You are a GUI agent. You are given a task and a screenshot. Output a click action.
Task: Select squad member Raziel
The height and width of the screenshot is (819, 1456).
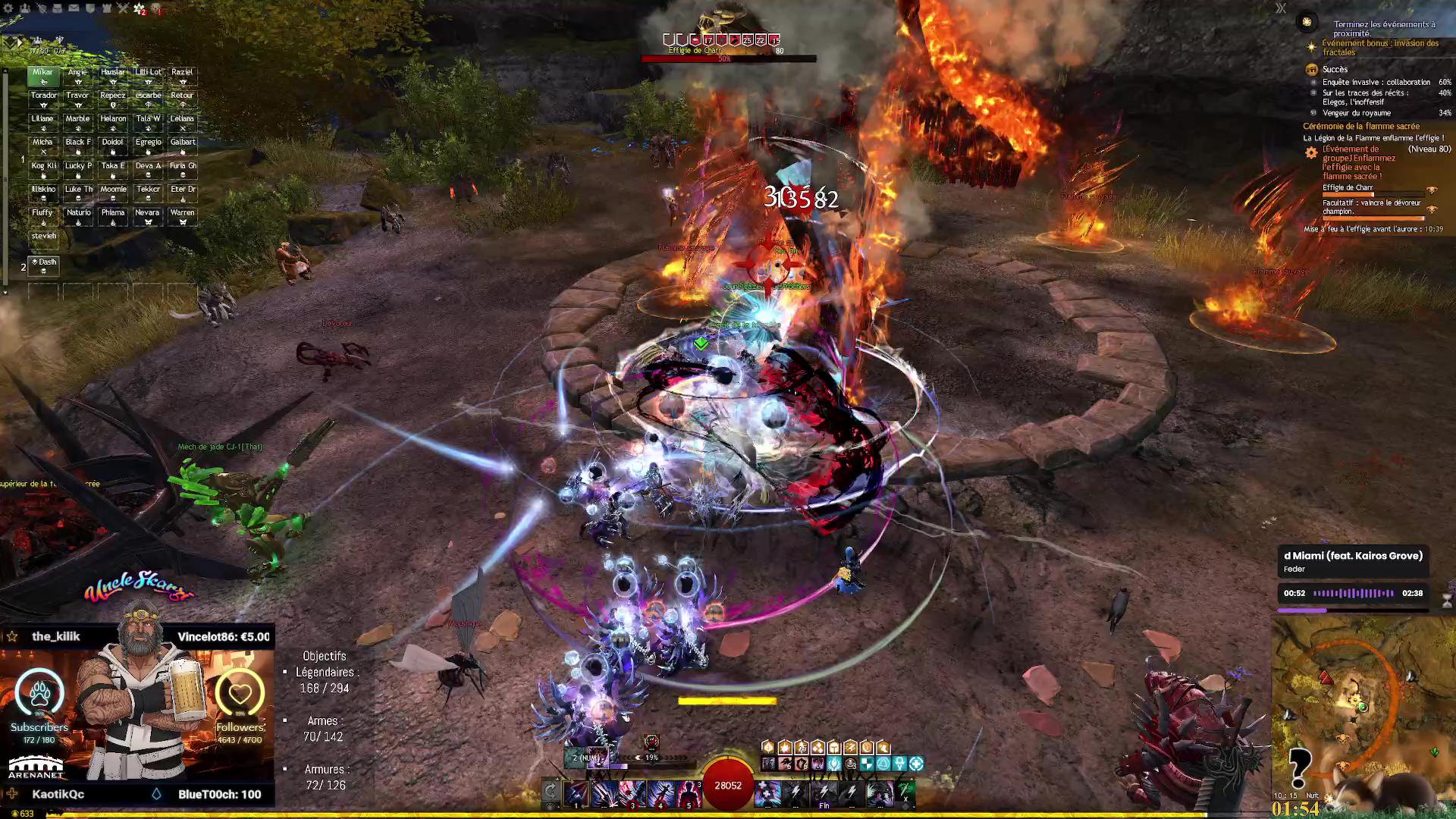182,76
